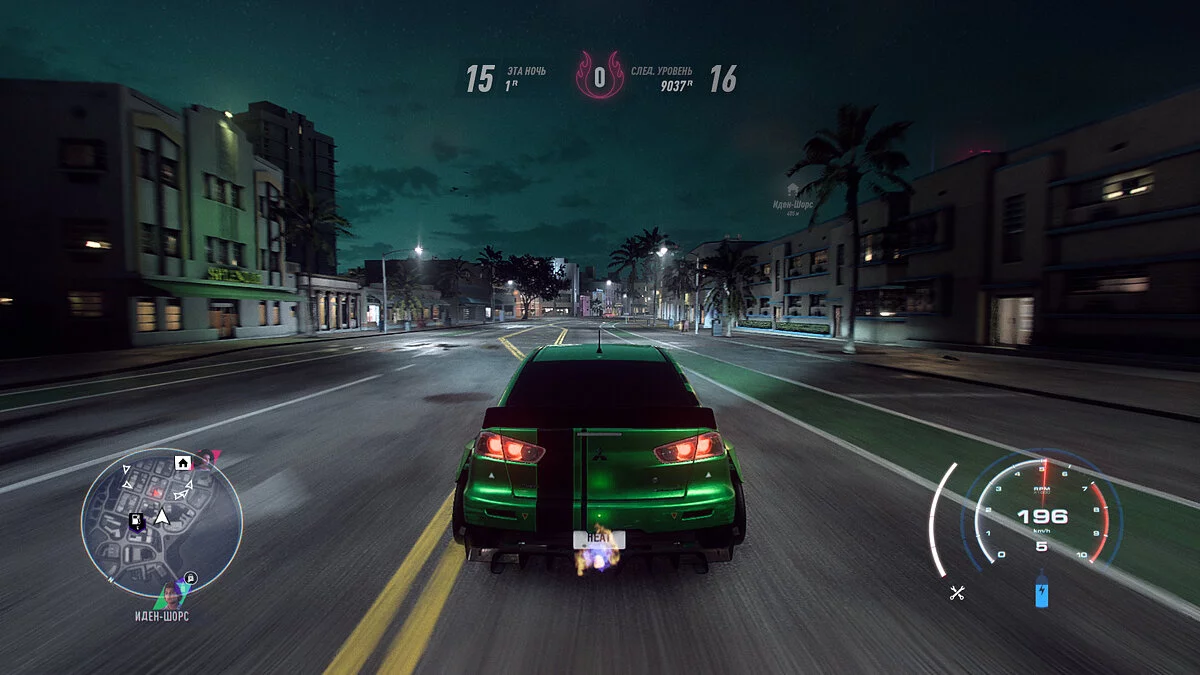Click the small padlock icon beside the minimap

[x=191, y=578]
